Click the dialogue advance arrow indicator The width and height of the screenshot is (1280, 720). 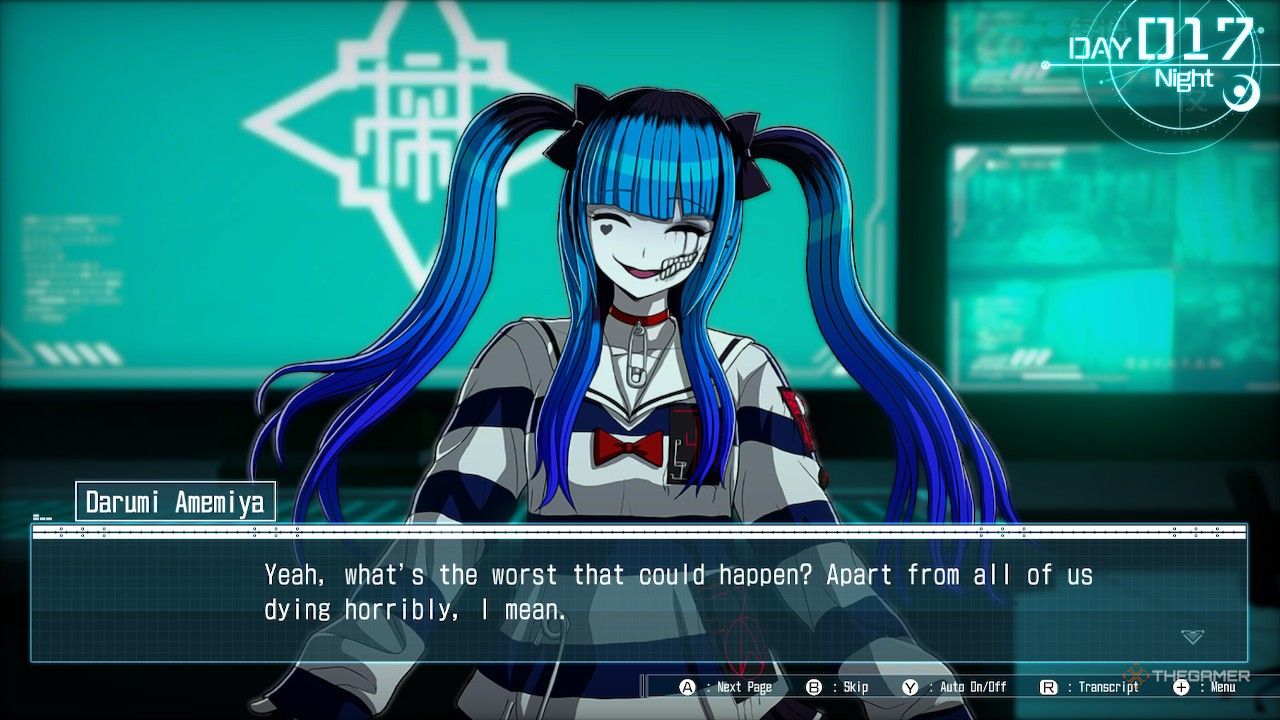(x=1192, y=636)
